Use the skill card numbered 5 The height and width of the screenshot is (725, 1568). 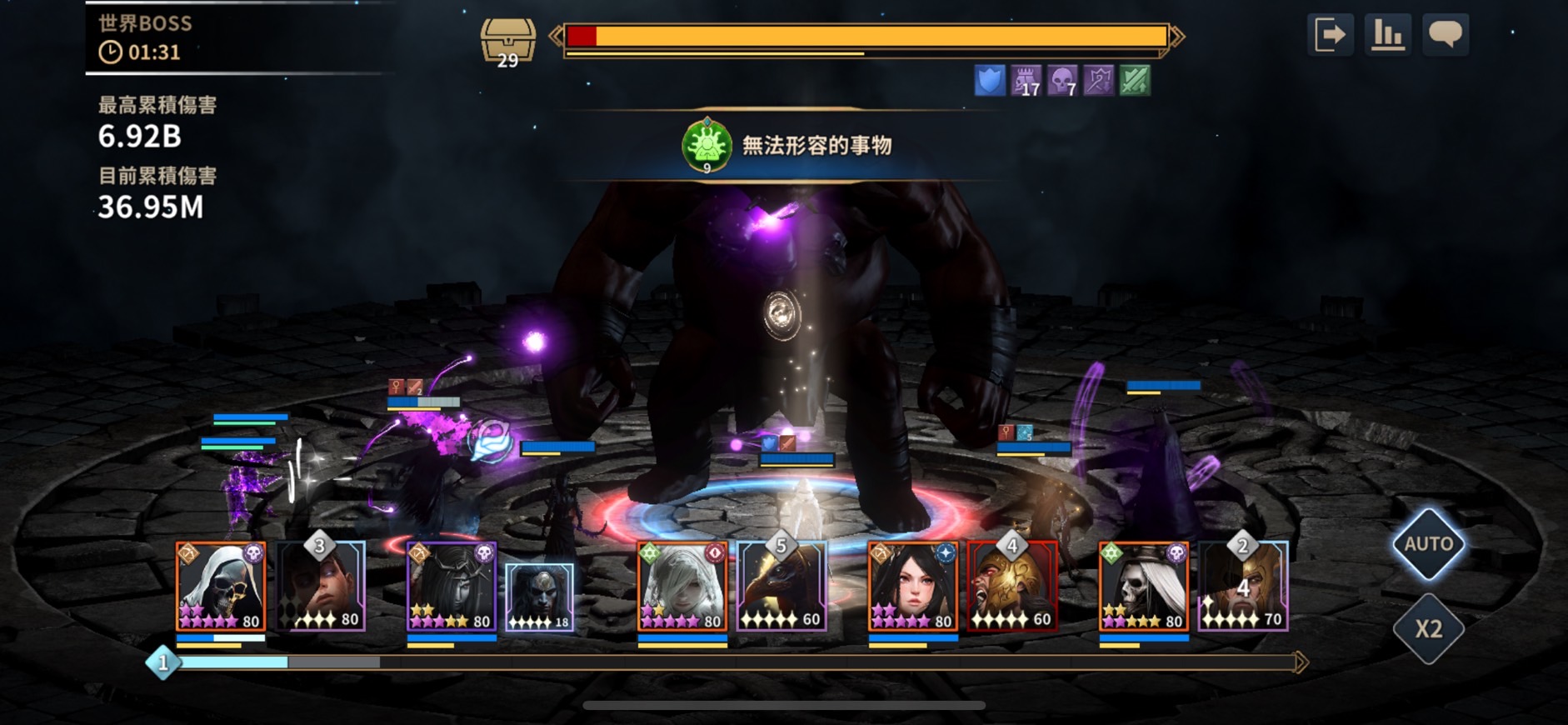tap(782, 587)
